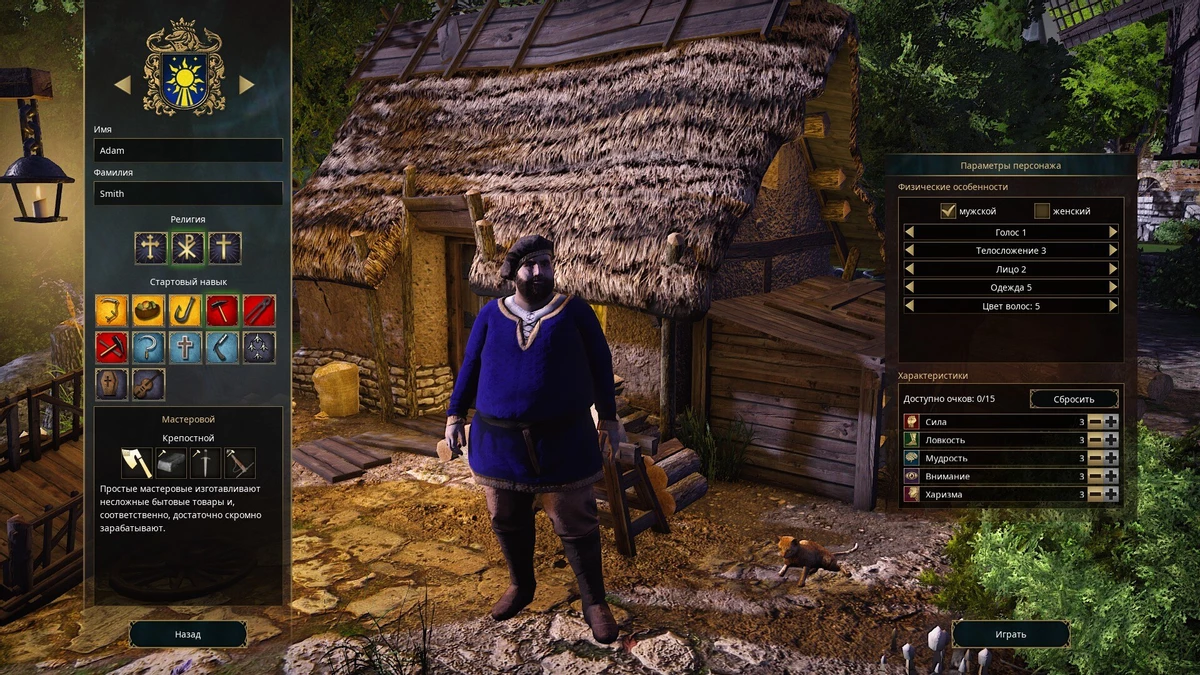Image resolution: width=1200 pixels, height=675 pixels.
Task: Reset attribute points with Сбросить
Action: [1074, 399]
